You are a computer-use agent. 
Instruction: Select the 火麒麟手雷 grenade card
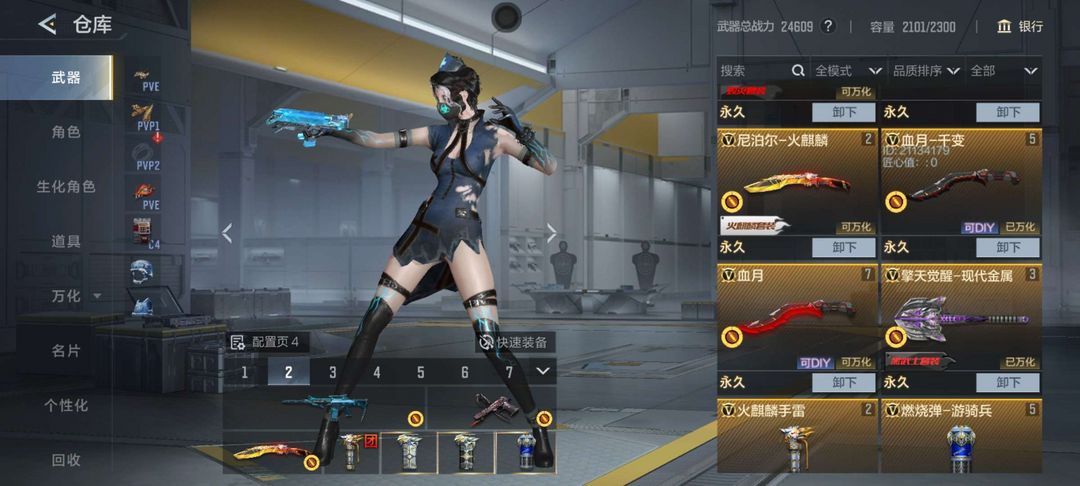[x=797, y=436]
